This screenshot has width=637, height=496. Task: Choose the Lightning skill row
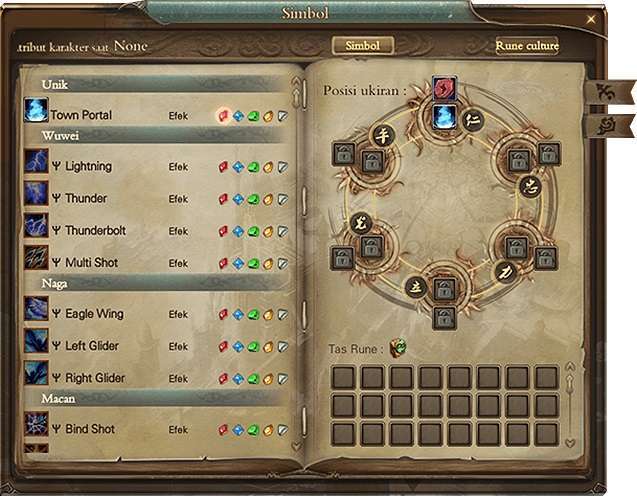tap(88, 166)
